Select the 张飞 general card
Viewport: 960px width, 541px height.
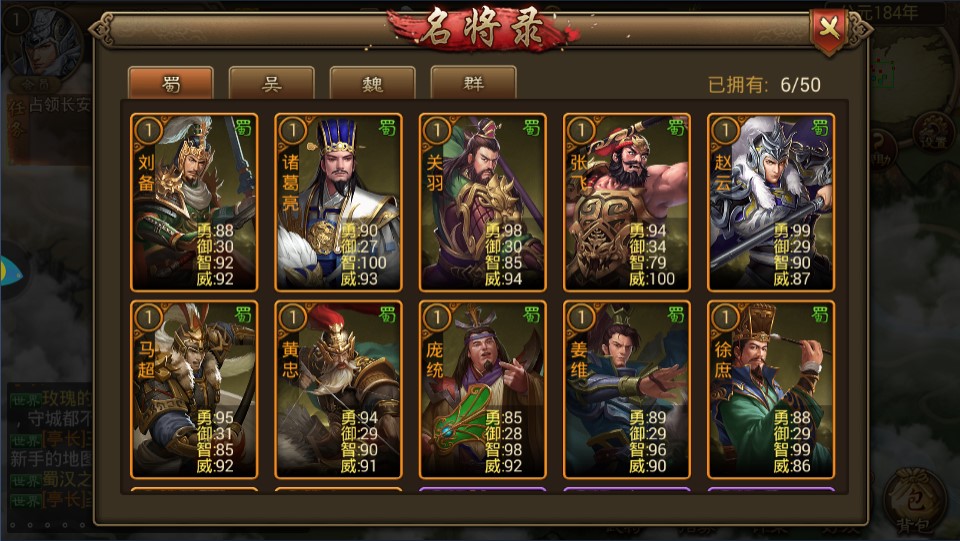626,202
